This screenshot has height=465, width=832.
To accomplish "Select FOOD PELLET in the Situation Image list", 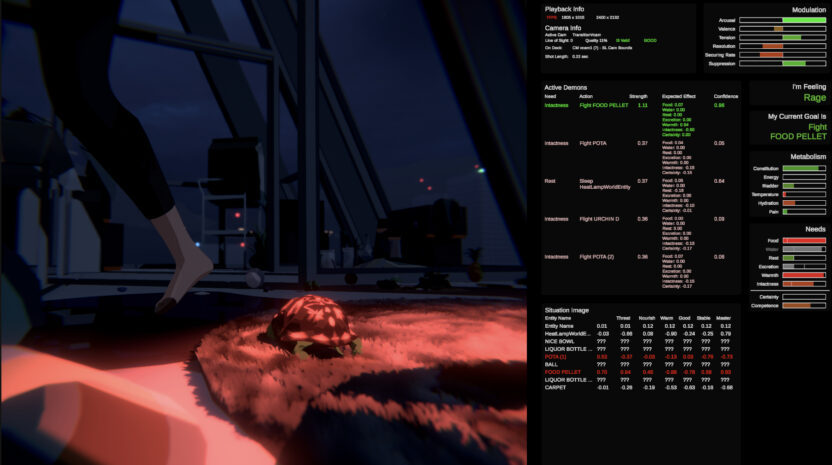I will coord(561,372).
